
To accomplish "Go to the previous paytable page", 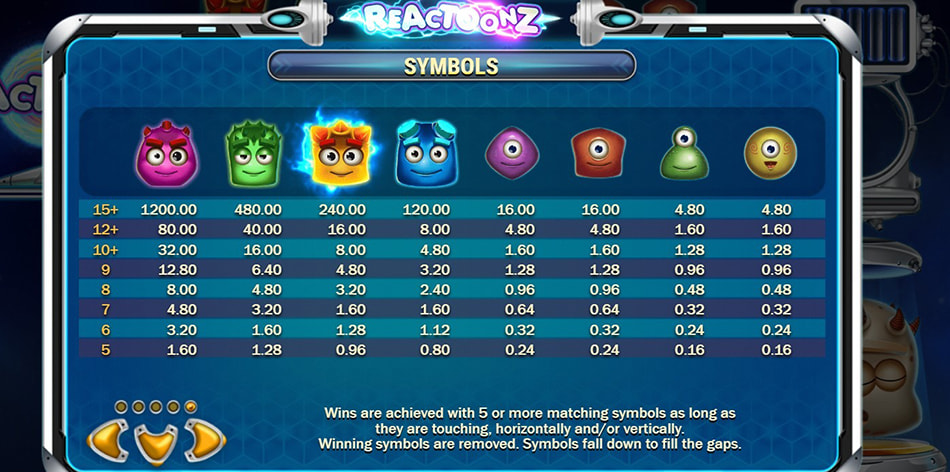I will click(x=108, y=440).
